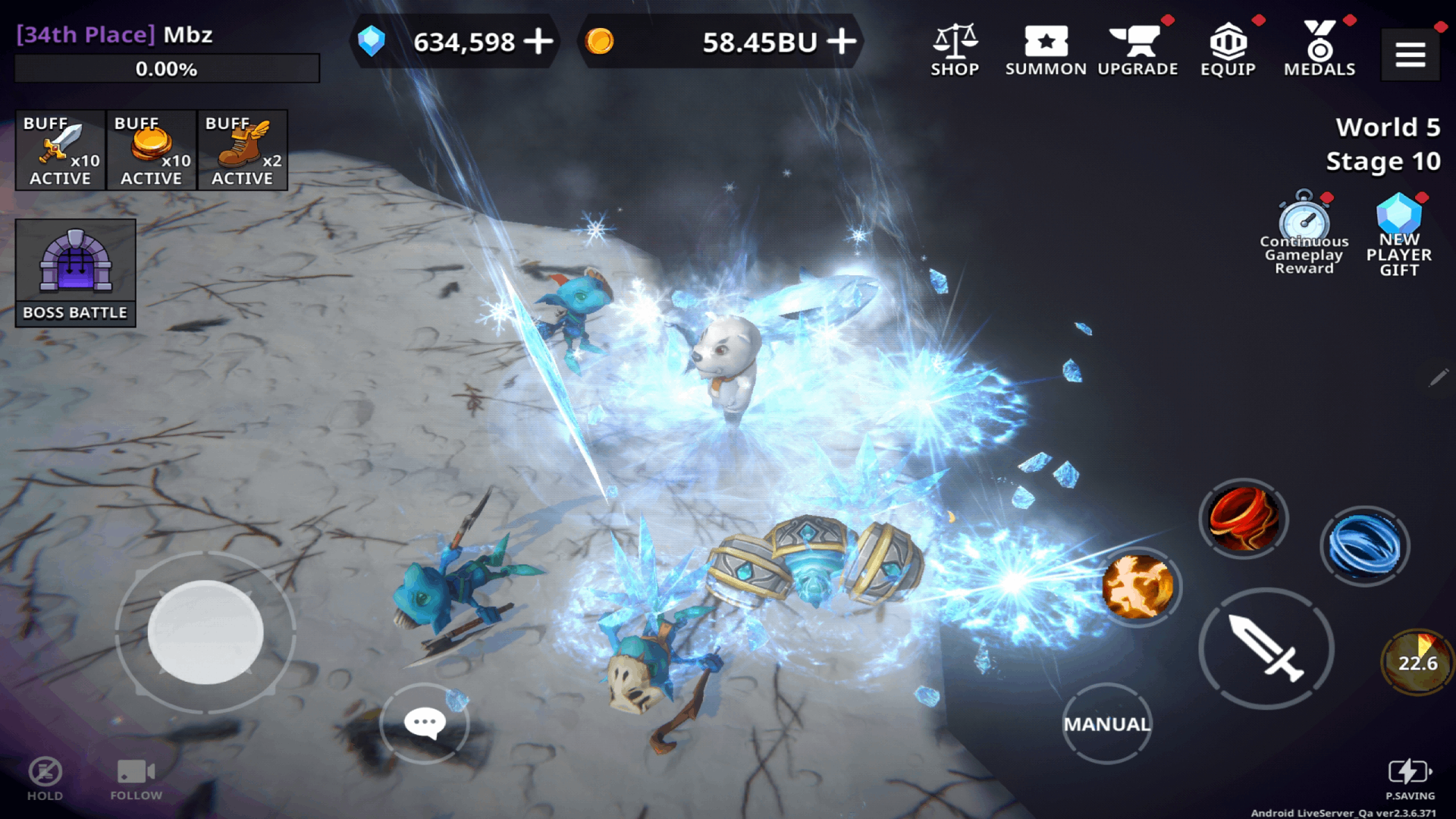This screenshot has width=1456, height=819.
Task: Open the chat bubble
Action: 425,722
